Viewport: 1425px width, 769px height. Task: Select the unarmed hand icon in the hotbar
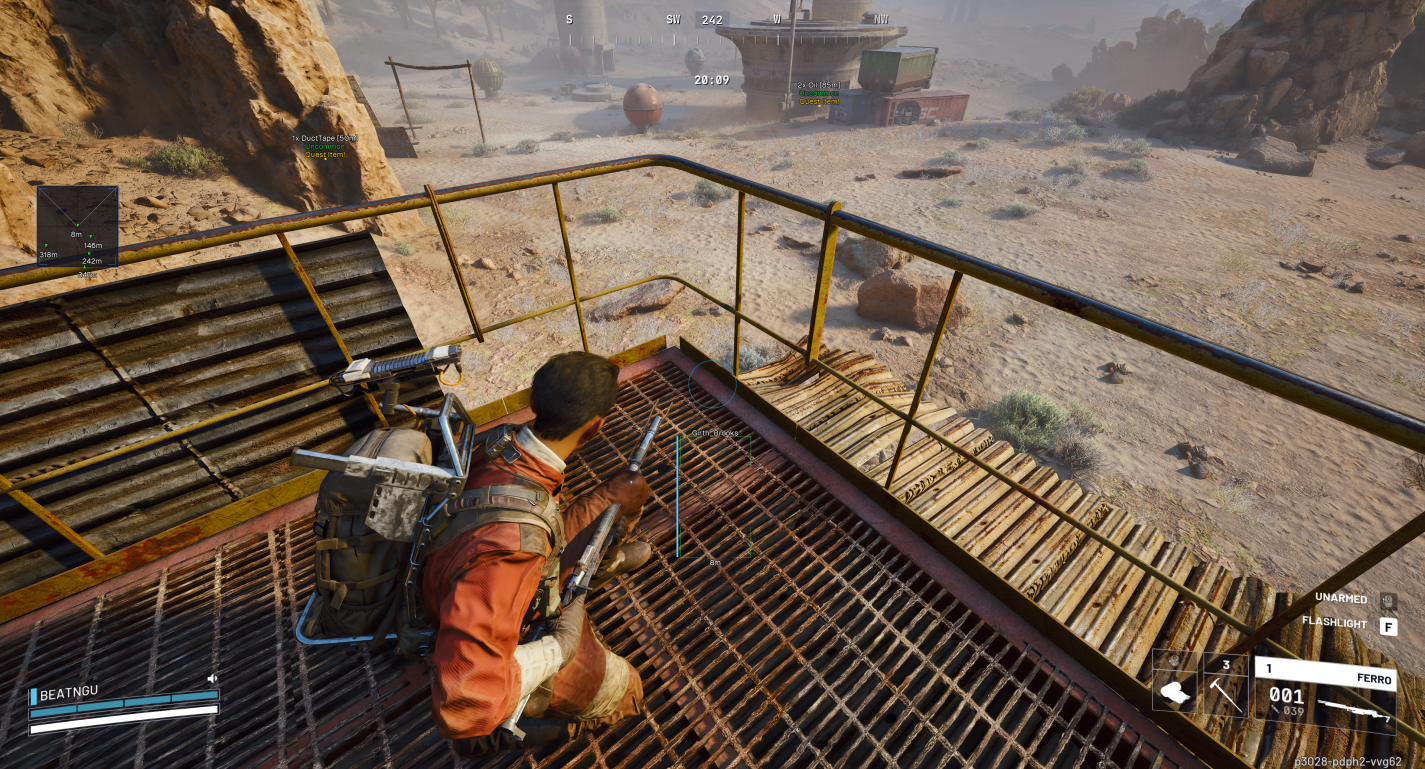[x=1173, y=690]
